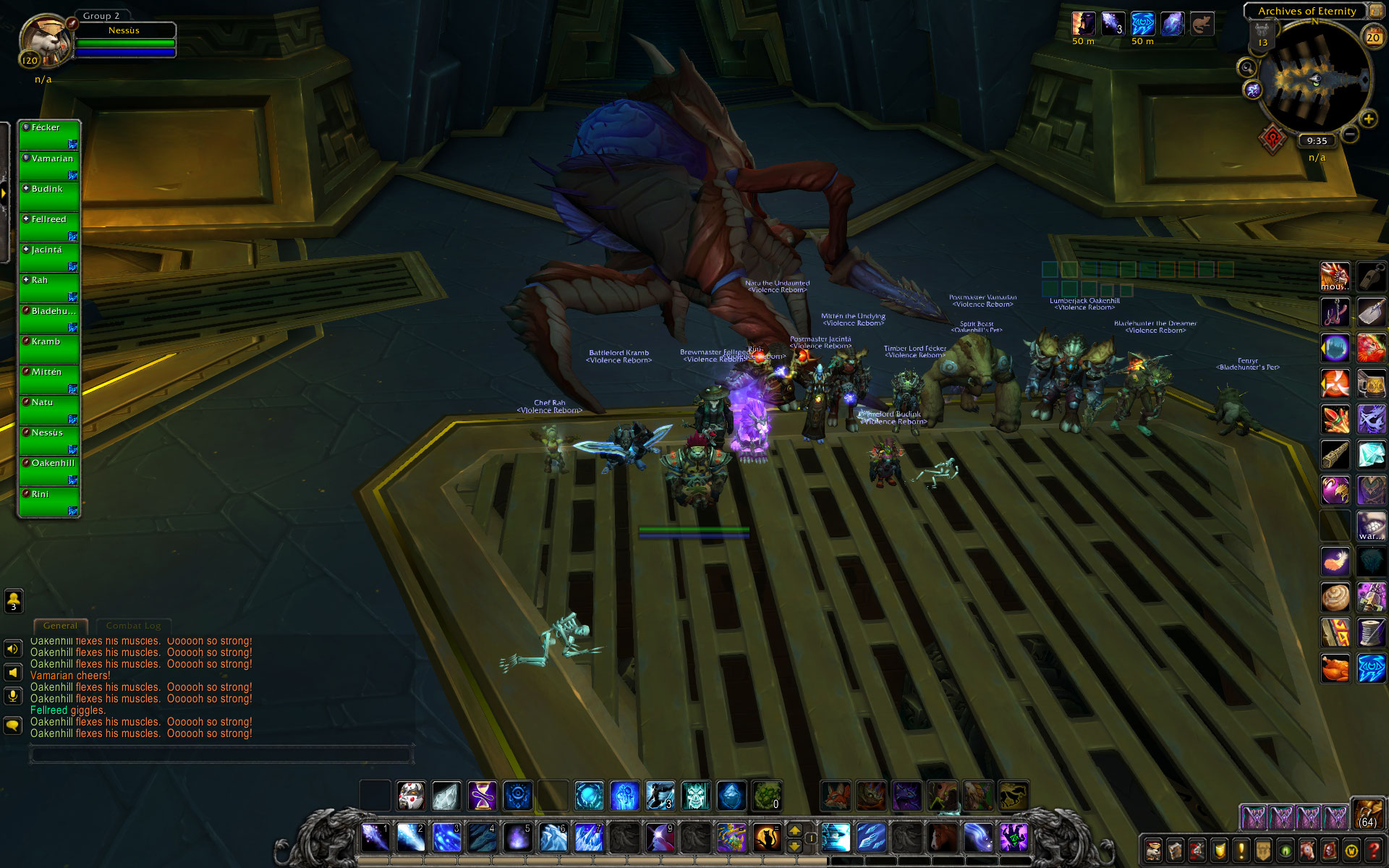Use the fishing hook ability icon
The width and height of the screenshot is (1389, 868).
pos(1335,312)
